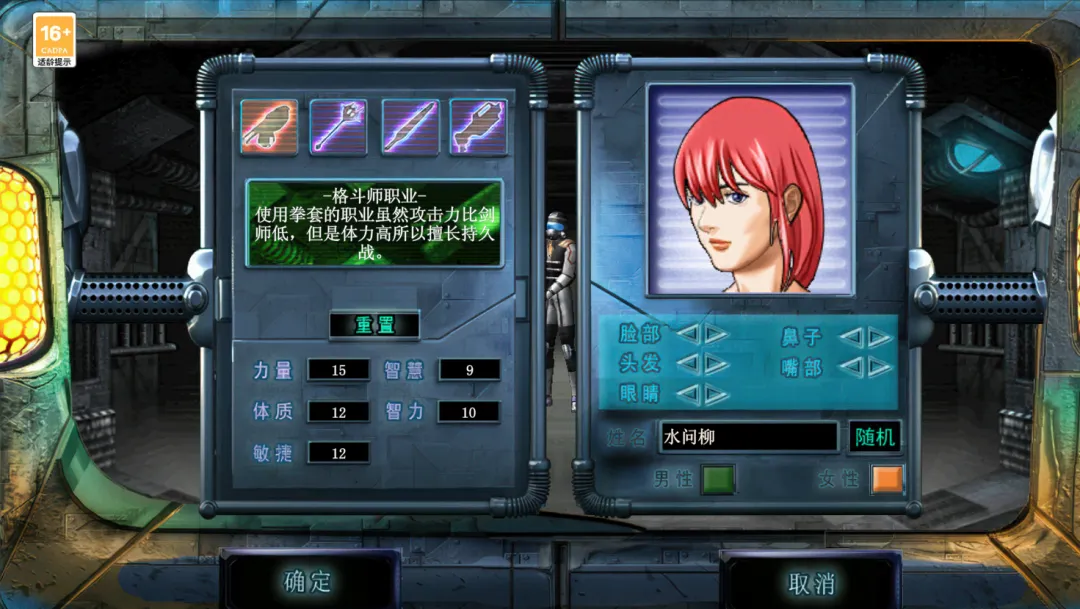Click the 脸部 face right arrow
1080x609 pixels.
coord(716,334)
